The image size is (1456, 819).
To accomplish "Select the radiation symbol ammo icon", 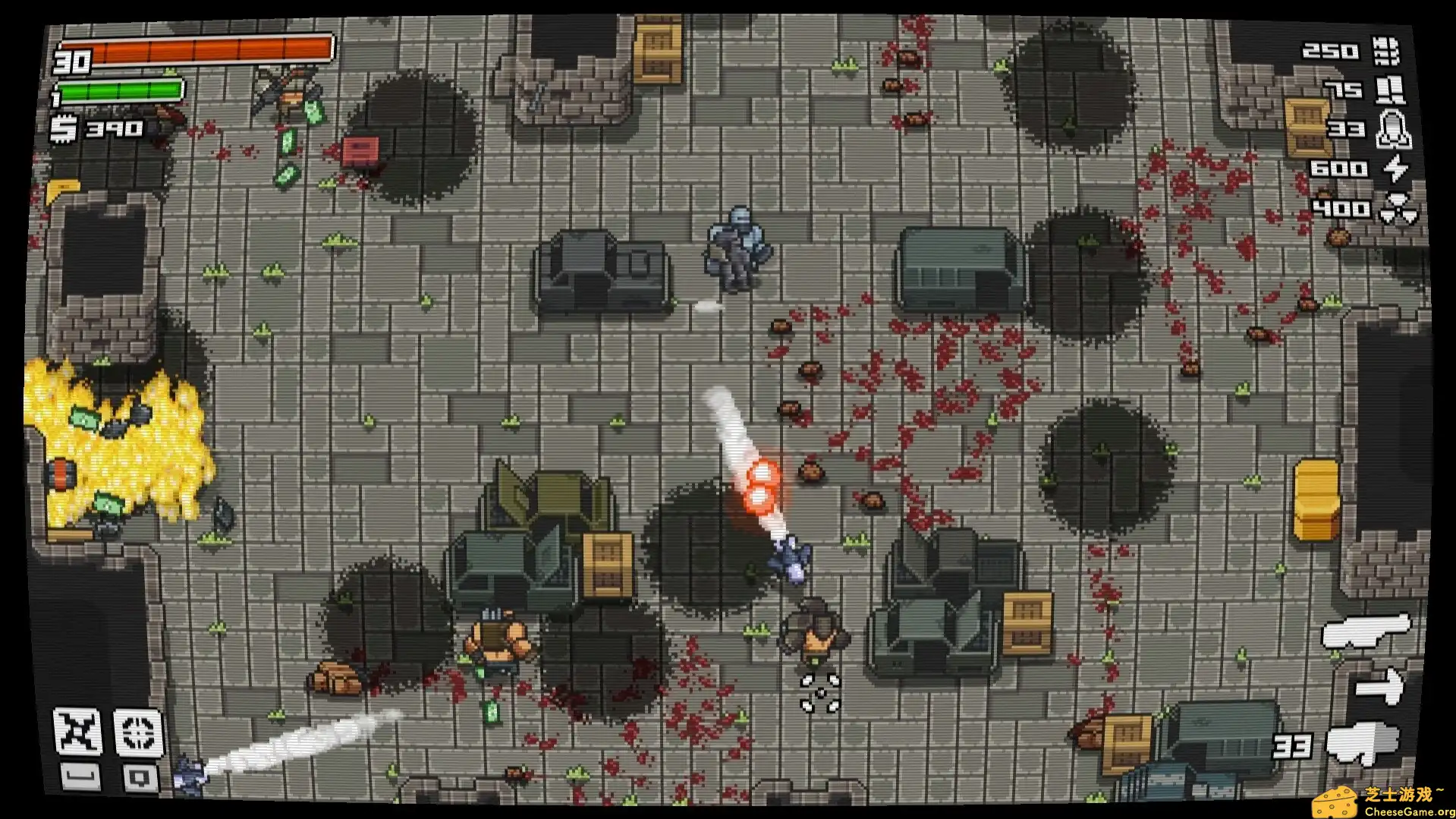I will 1398,207.
